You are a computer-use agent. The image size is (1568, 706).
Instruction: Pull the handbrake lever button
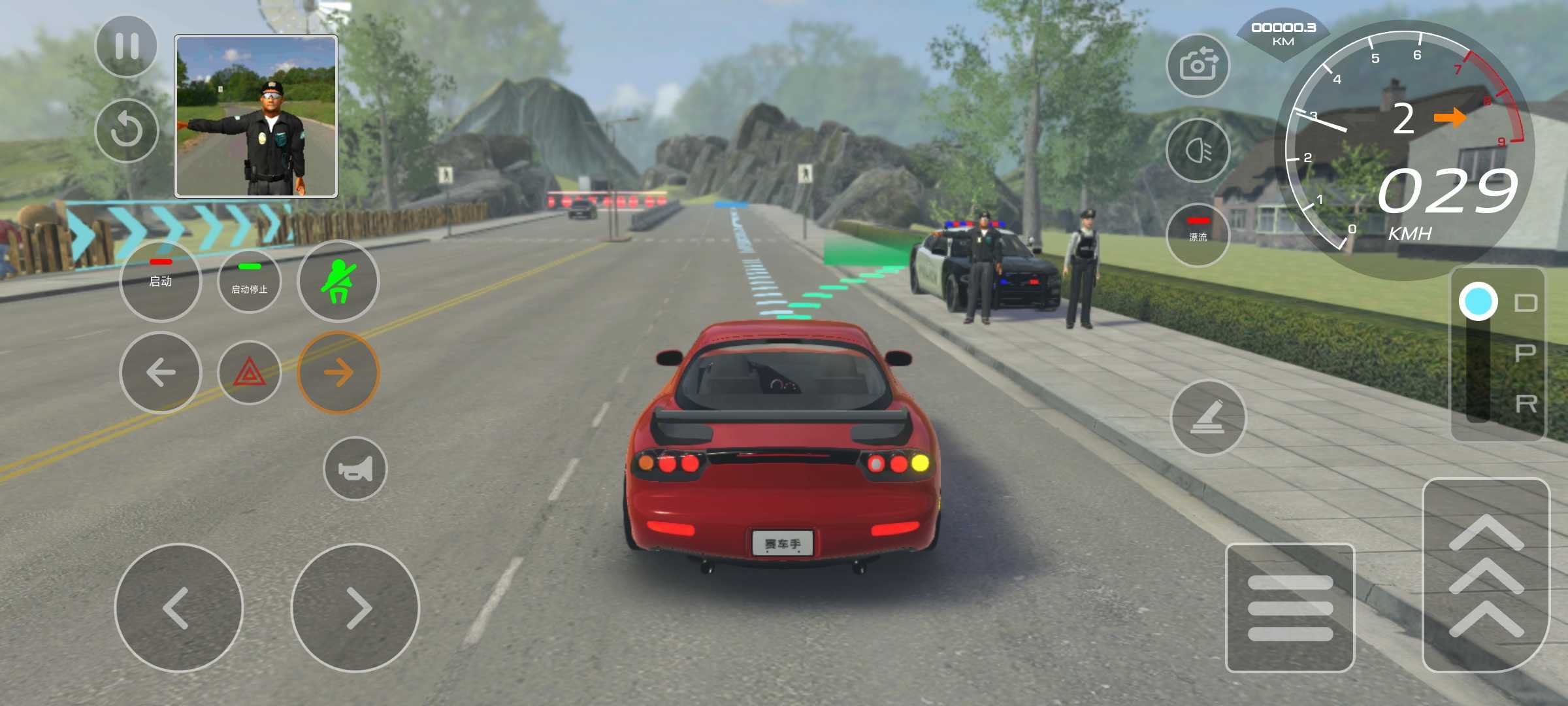pyautogui.click(x=1208, y=417)
